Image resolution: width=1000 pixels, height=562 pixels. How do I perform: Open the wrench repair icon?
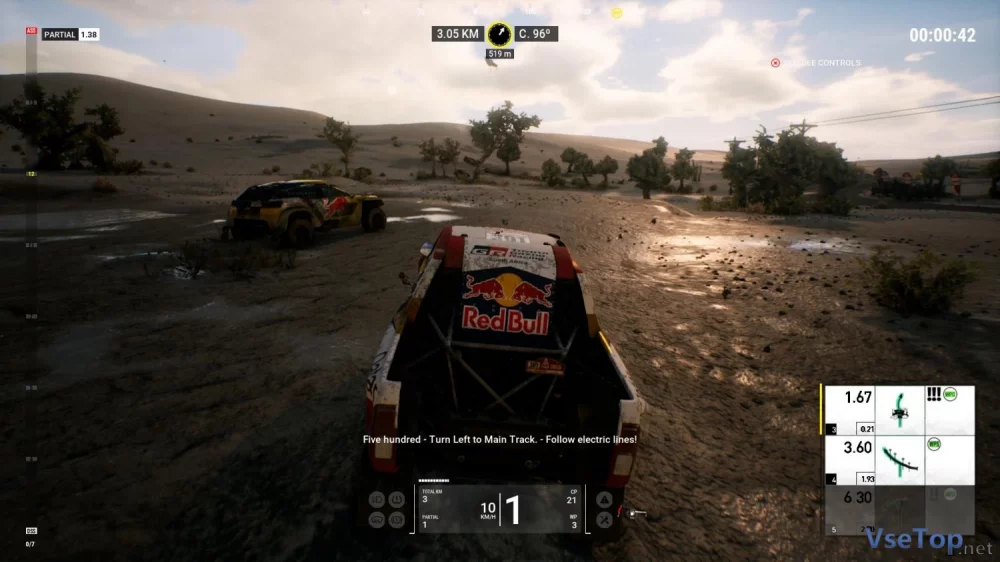coord(604,519)
